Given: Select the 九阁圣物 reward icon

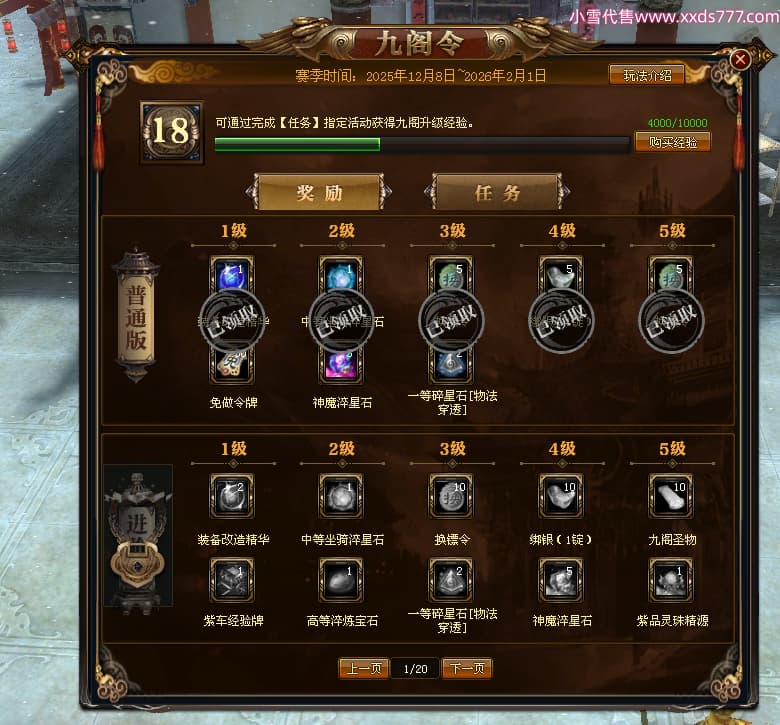Looking at the screenshot, I should click(x=670, y=495).
